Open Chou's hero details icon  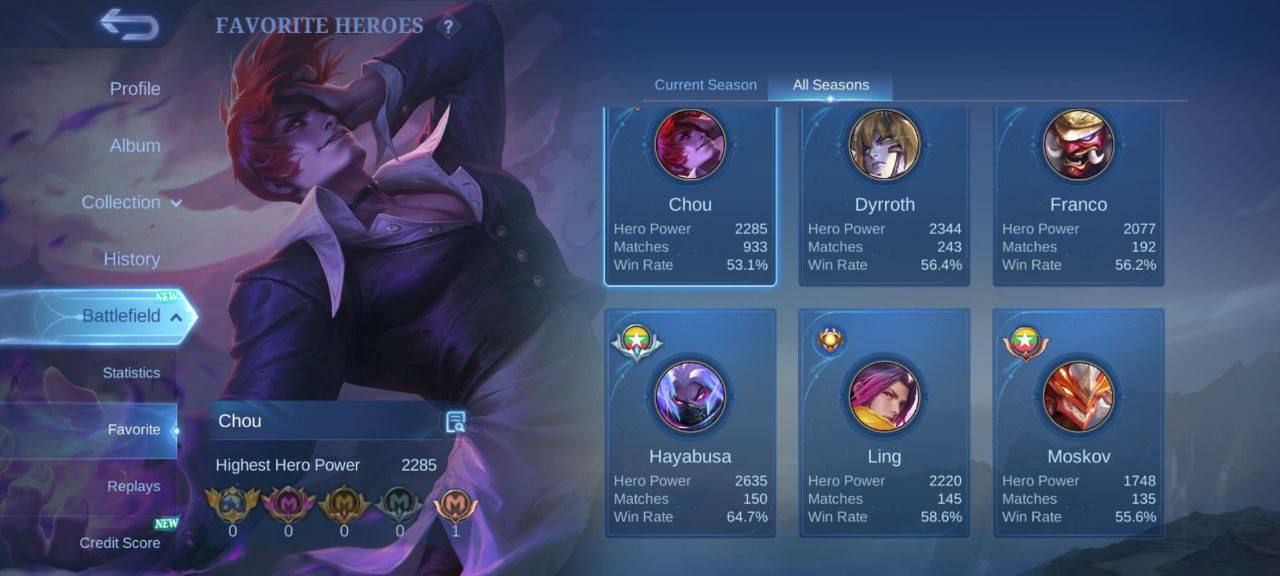[455, 422]
